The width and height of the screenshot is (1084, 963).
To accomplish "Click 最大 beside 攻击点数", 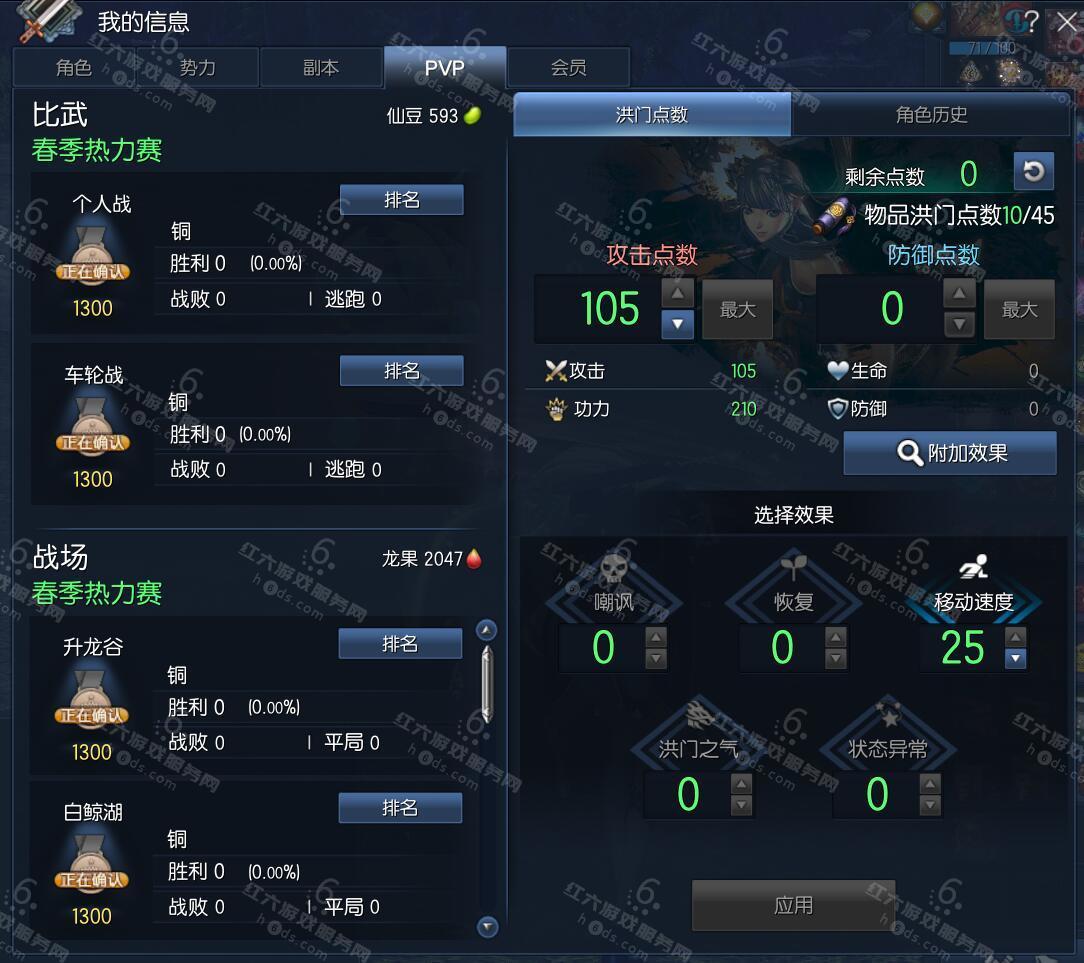I will (738, 310).
